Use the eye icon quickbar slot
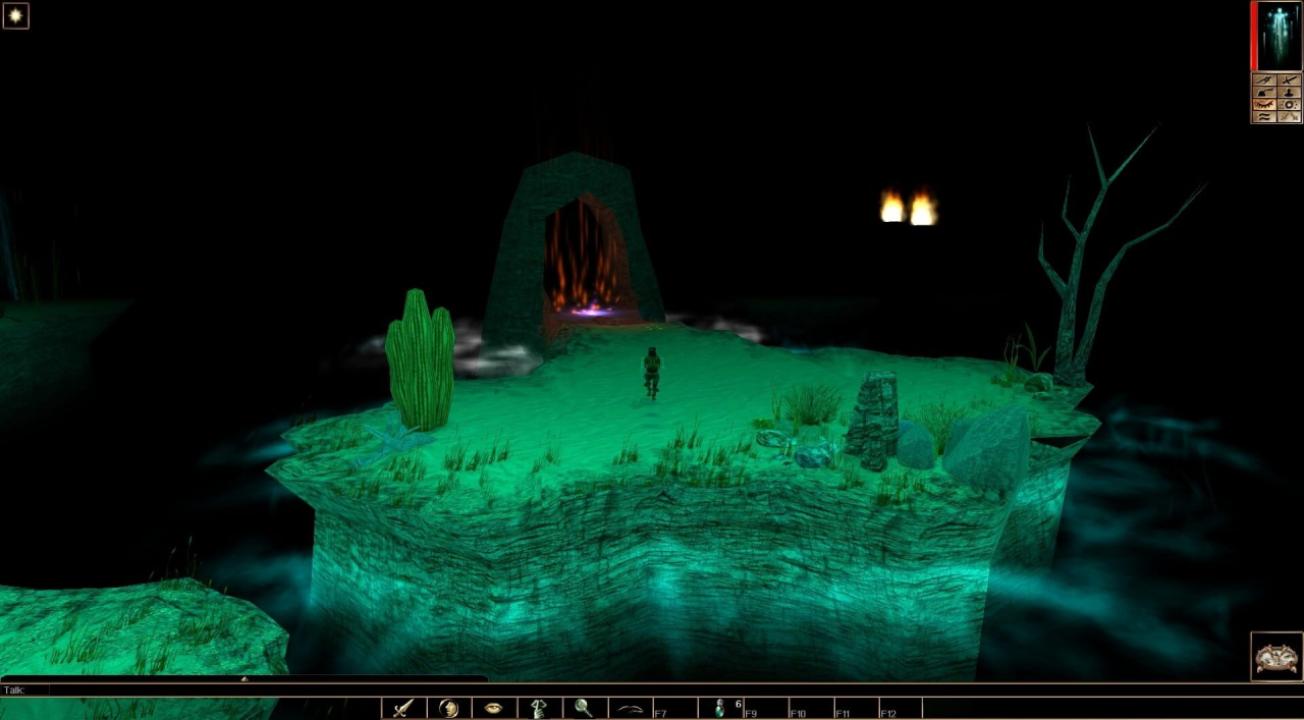The width and height of the screenshot is (1304, 720). [493, 708]
